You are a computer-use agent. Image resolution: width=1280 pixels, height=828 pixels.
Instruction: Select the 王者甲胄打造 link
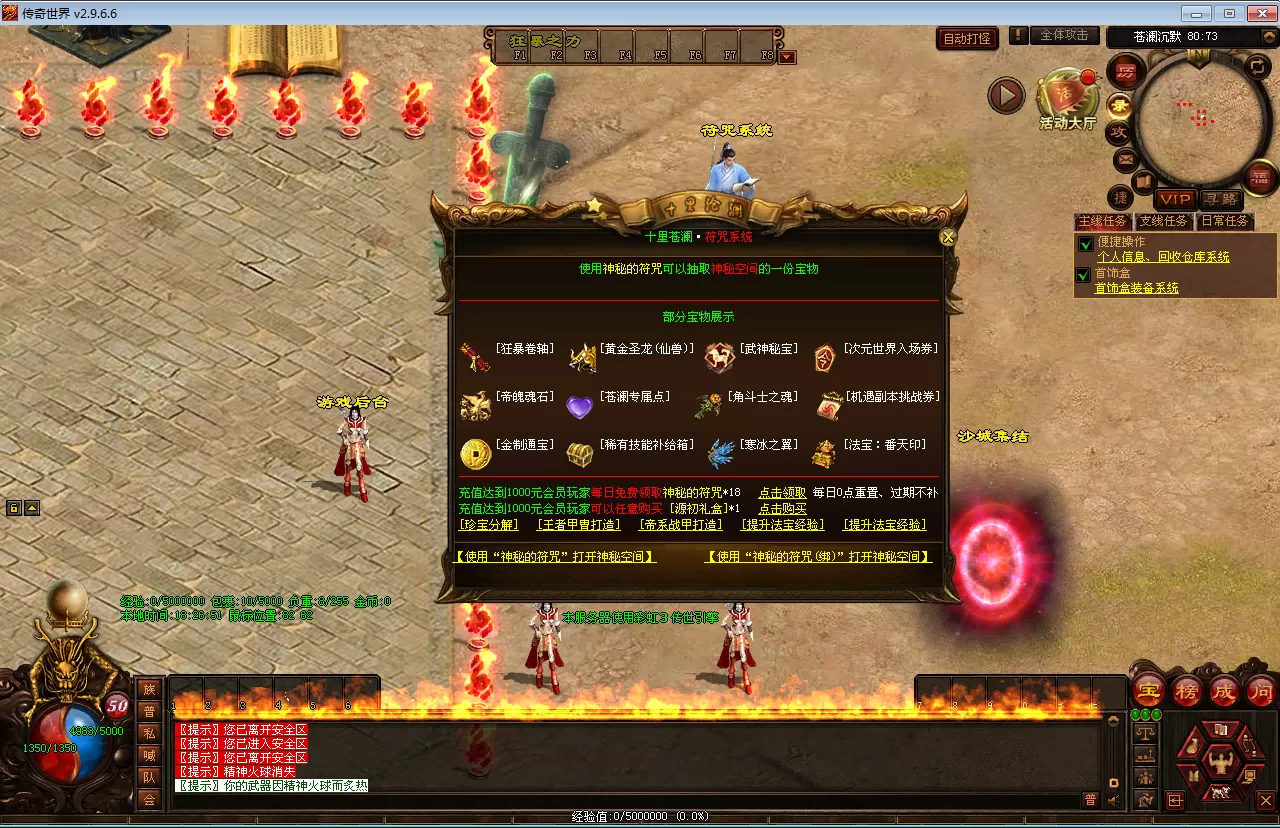click(579, 525)
